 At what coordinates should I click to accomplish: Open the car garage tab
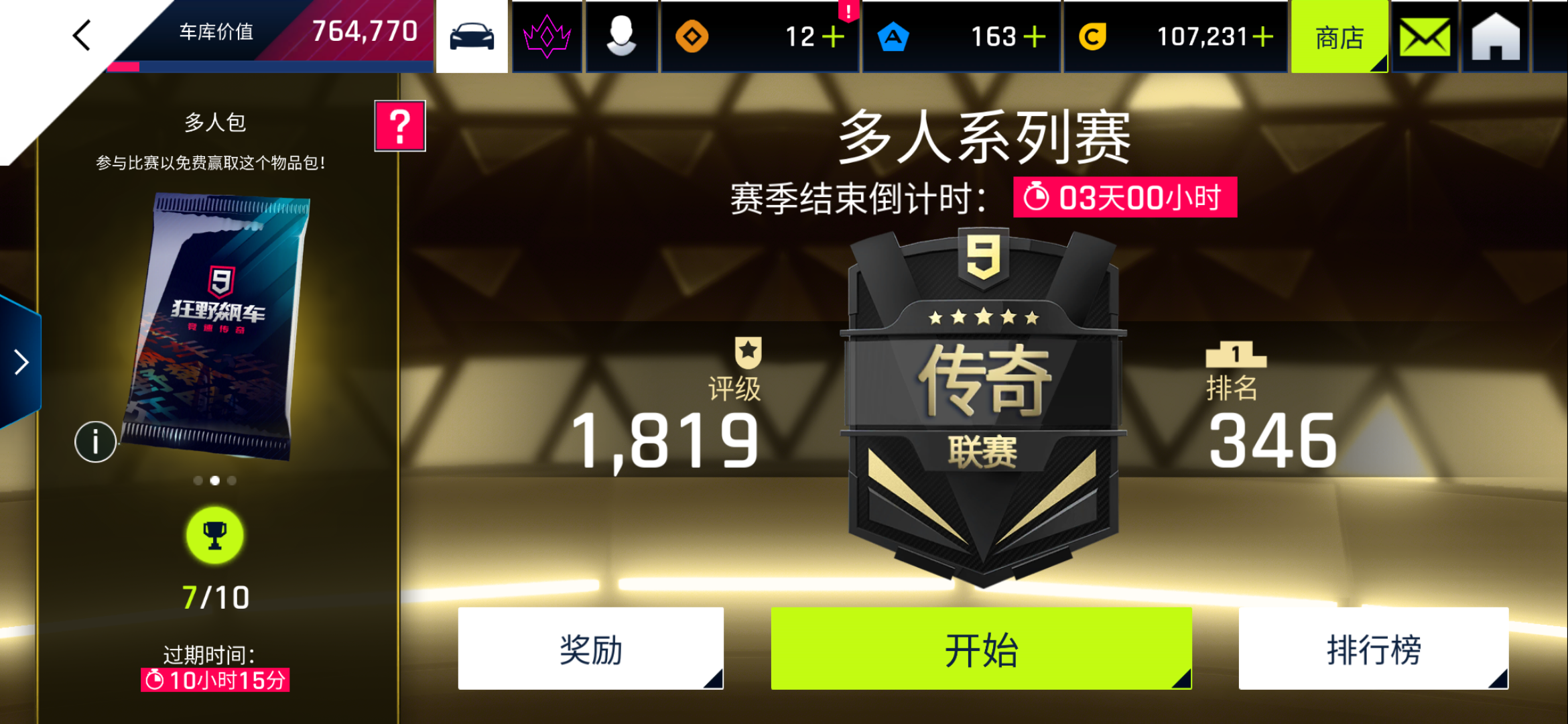click(x=473, y=37)
